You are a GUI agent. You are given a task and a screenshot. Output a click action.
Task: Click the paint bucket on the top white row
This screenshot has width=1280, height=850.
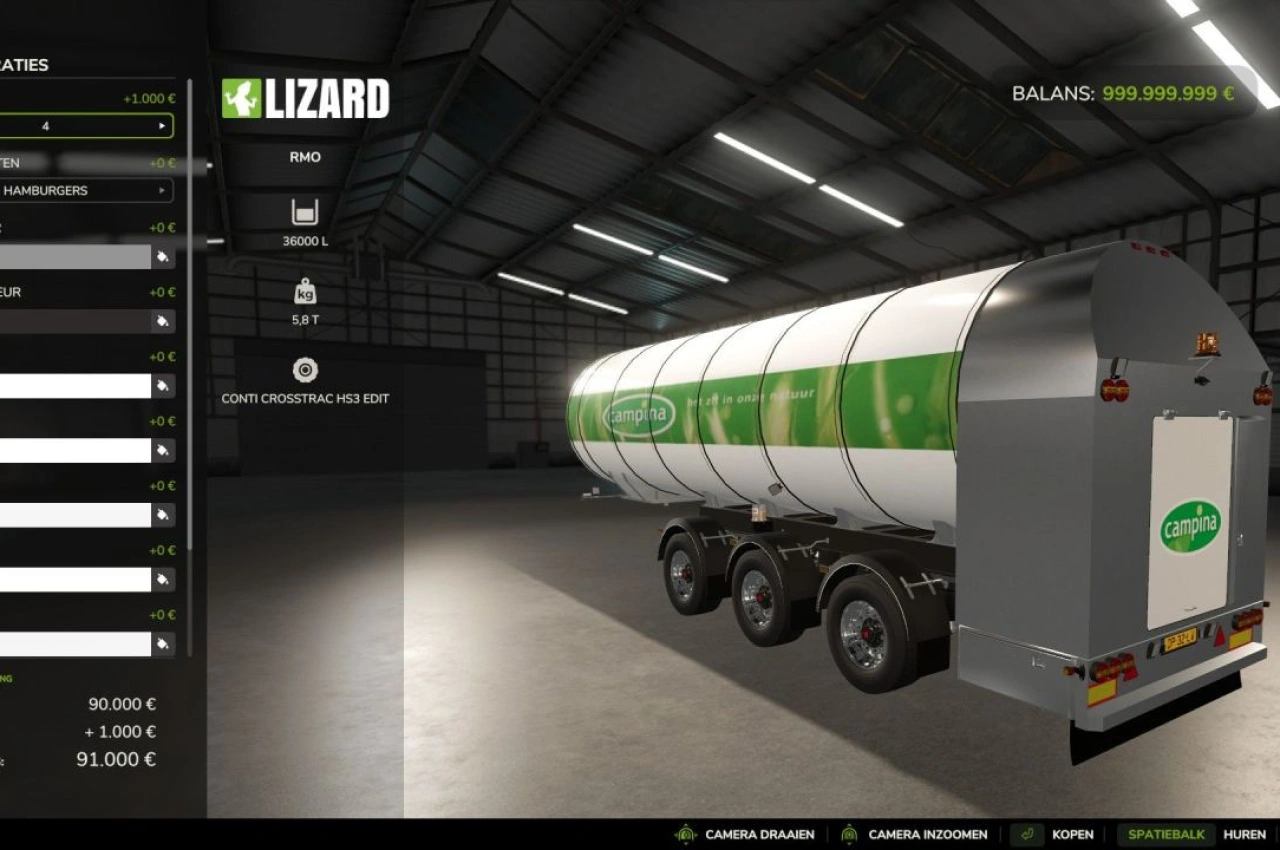164,385
